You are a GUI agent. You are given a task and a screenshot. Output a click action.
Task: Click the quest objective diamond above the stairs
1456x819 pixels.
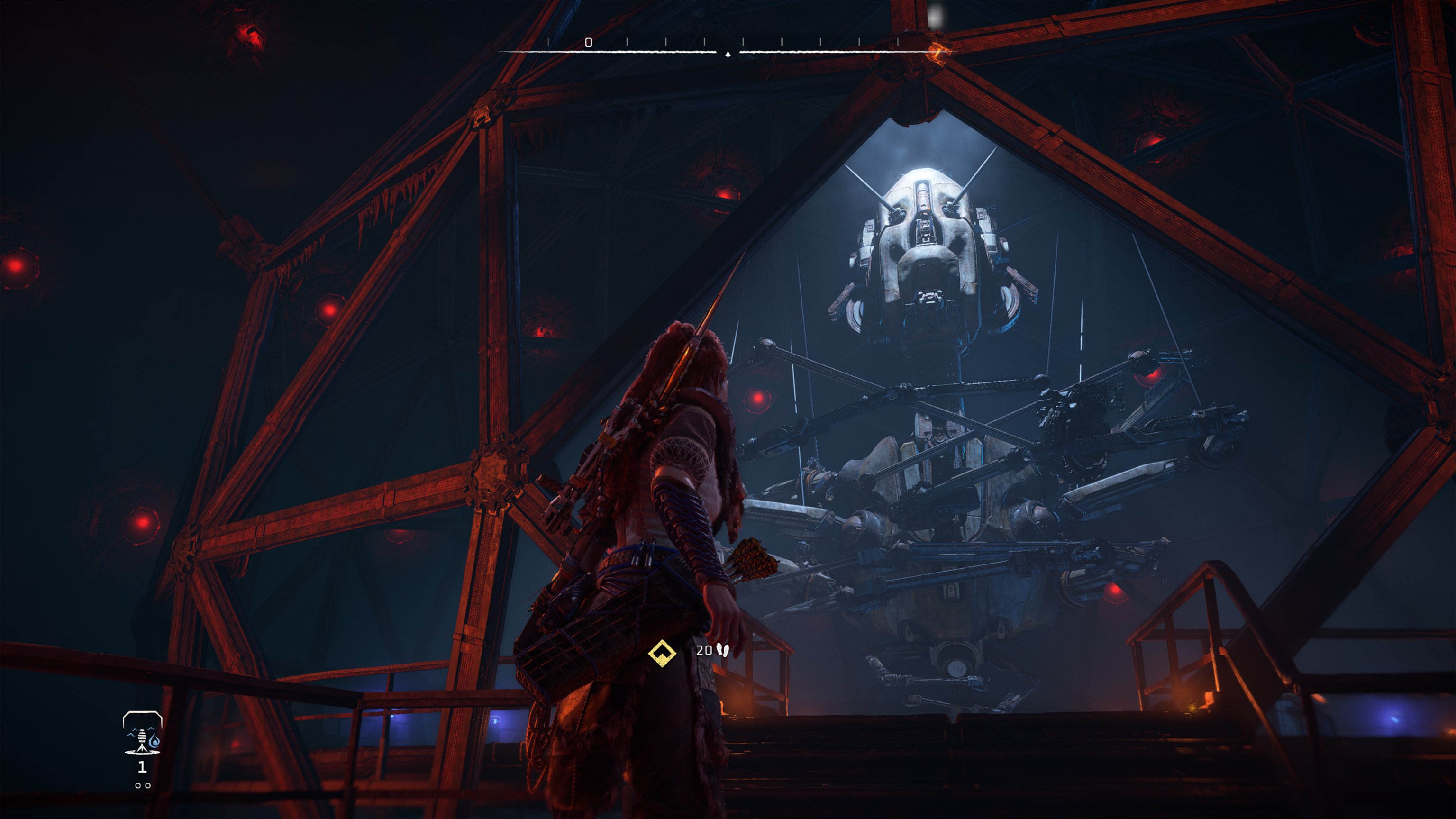(x=663, y=653)
